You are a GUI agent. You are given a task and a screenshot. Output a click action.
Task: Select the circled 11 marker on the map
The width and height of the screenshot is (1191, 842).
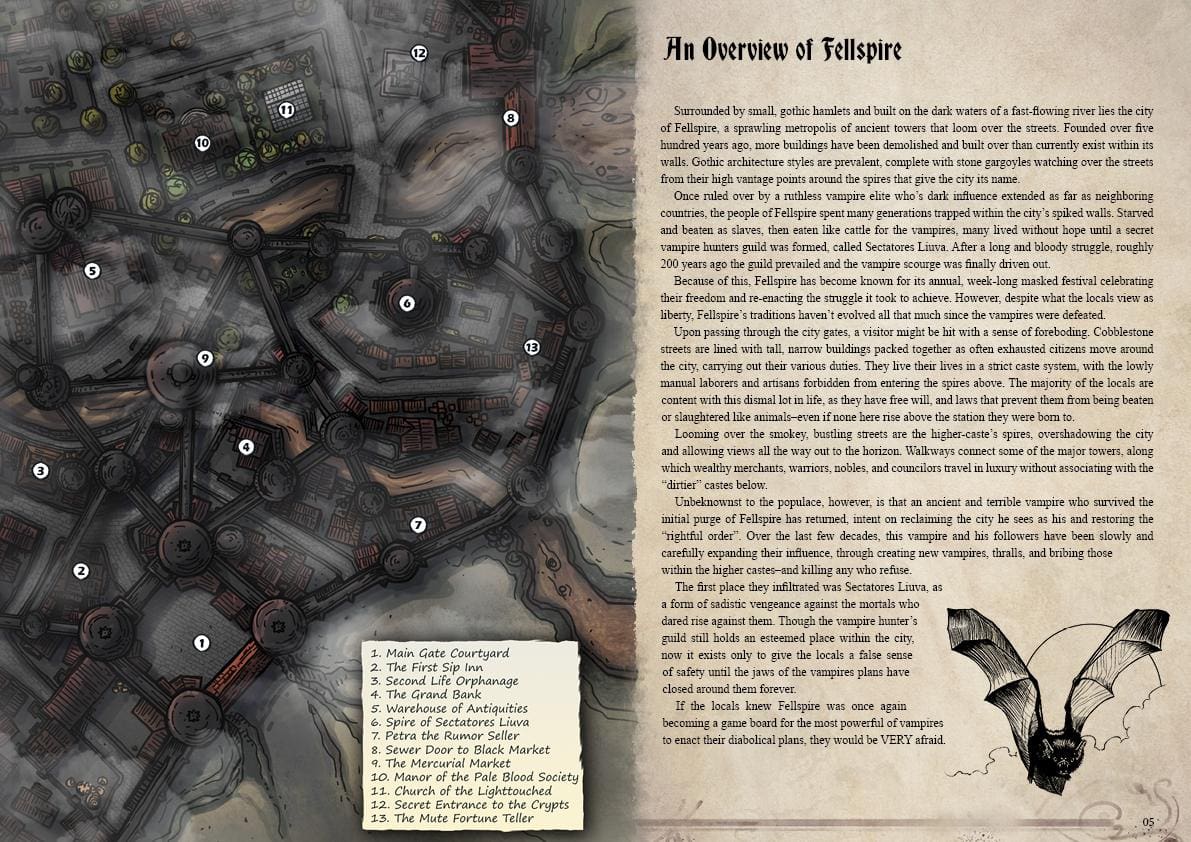coord(286,110)
